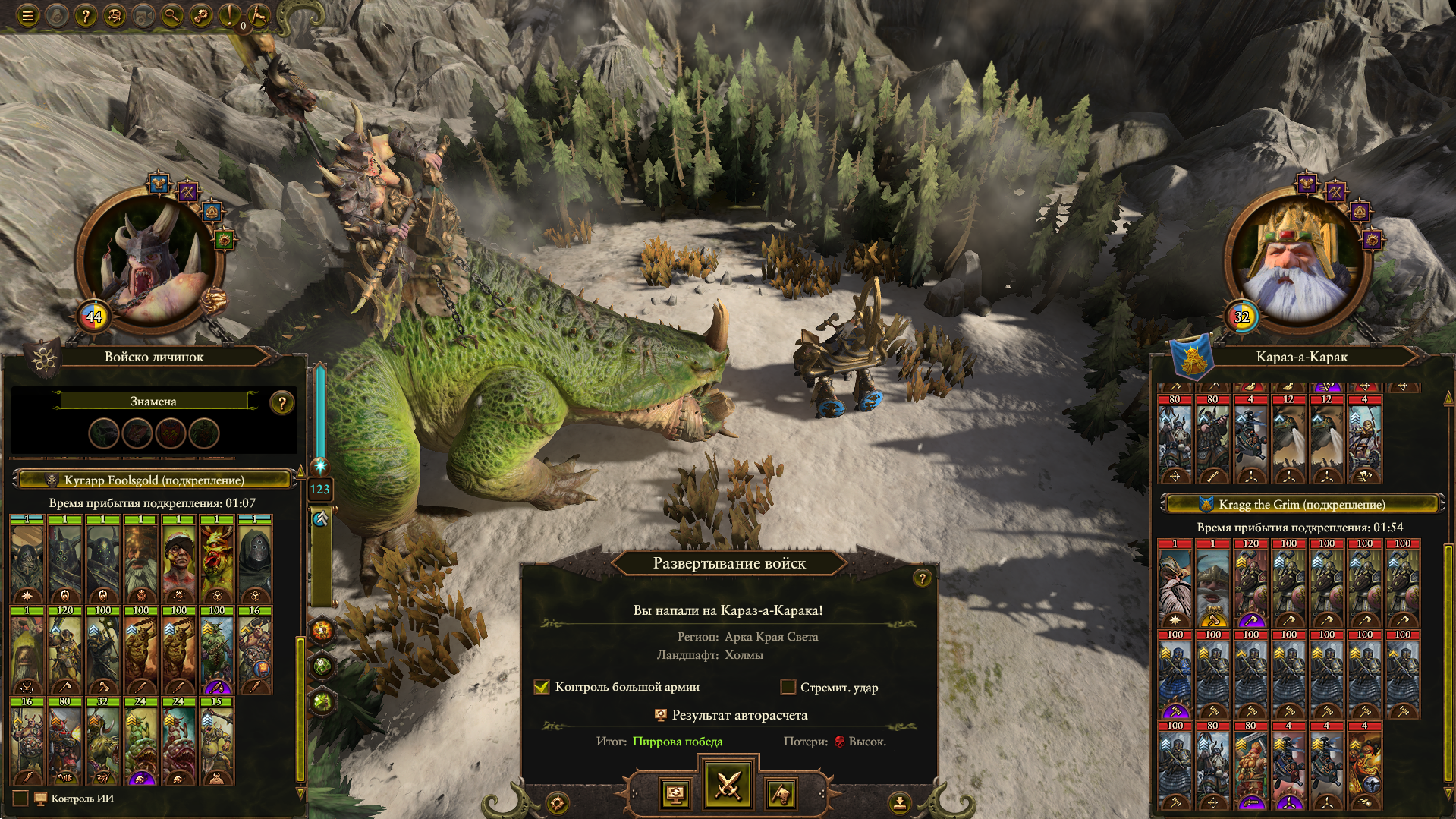The height and width of the screenshot is (819, 1456).
Task: Click the magnifying glass search button
Action: (x=172, y=15)
